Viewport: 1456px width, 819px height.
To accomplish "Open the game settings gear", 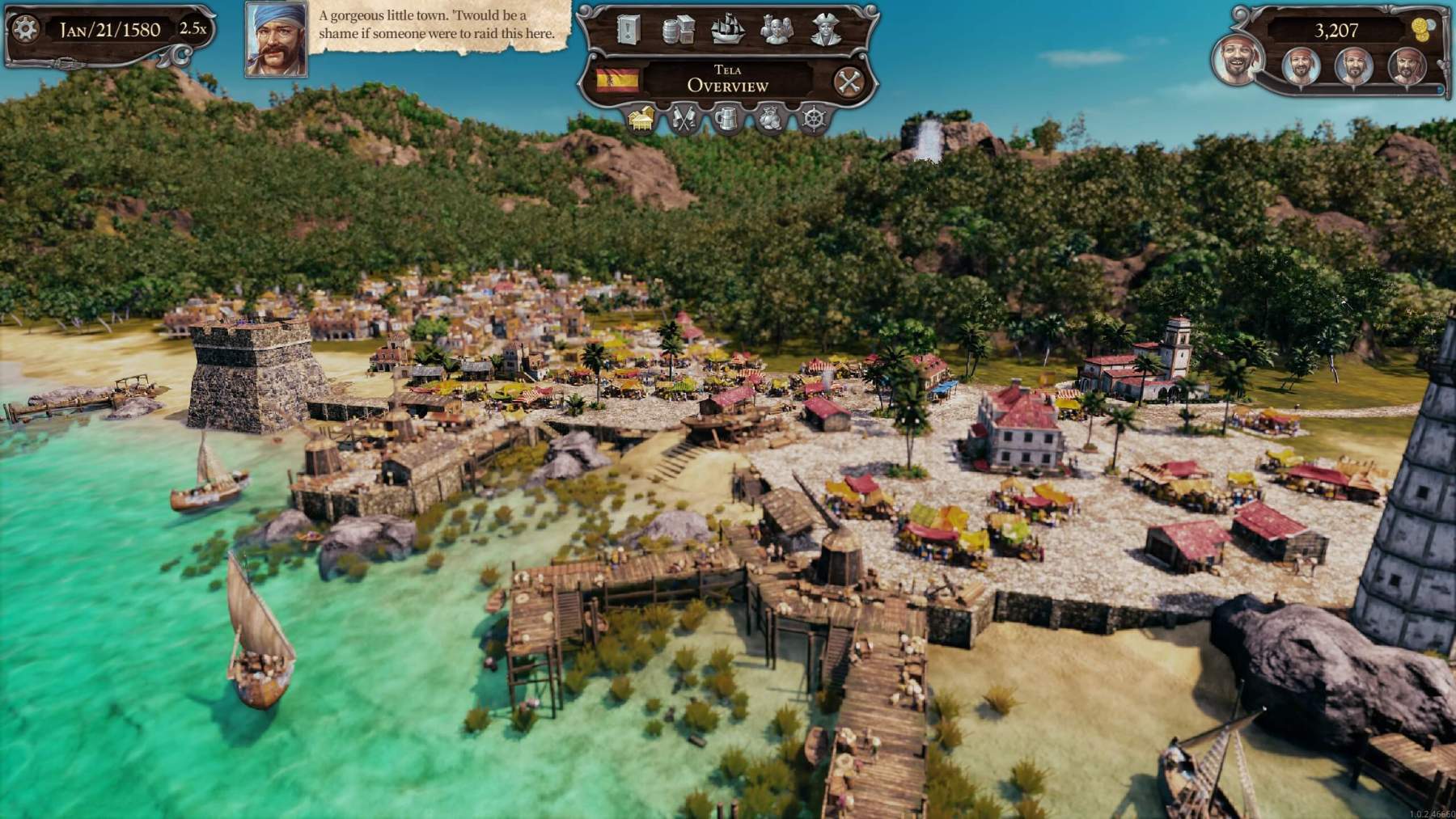I will (26, 26).
